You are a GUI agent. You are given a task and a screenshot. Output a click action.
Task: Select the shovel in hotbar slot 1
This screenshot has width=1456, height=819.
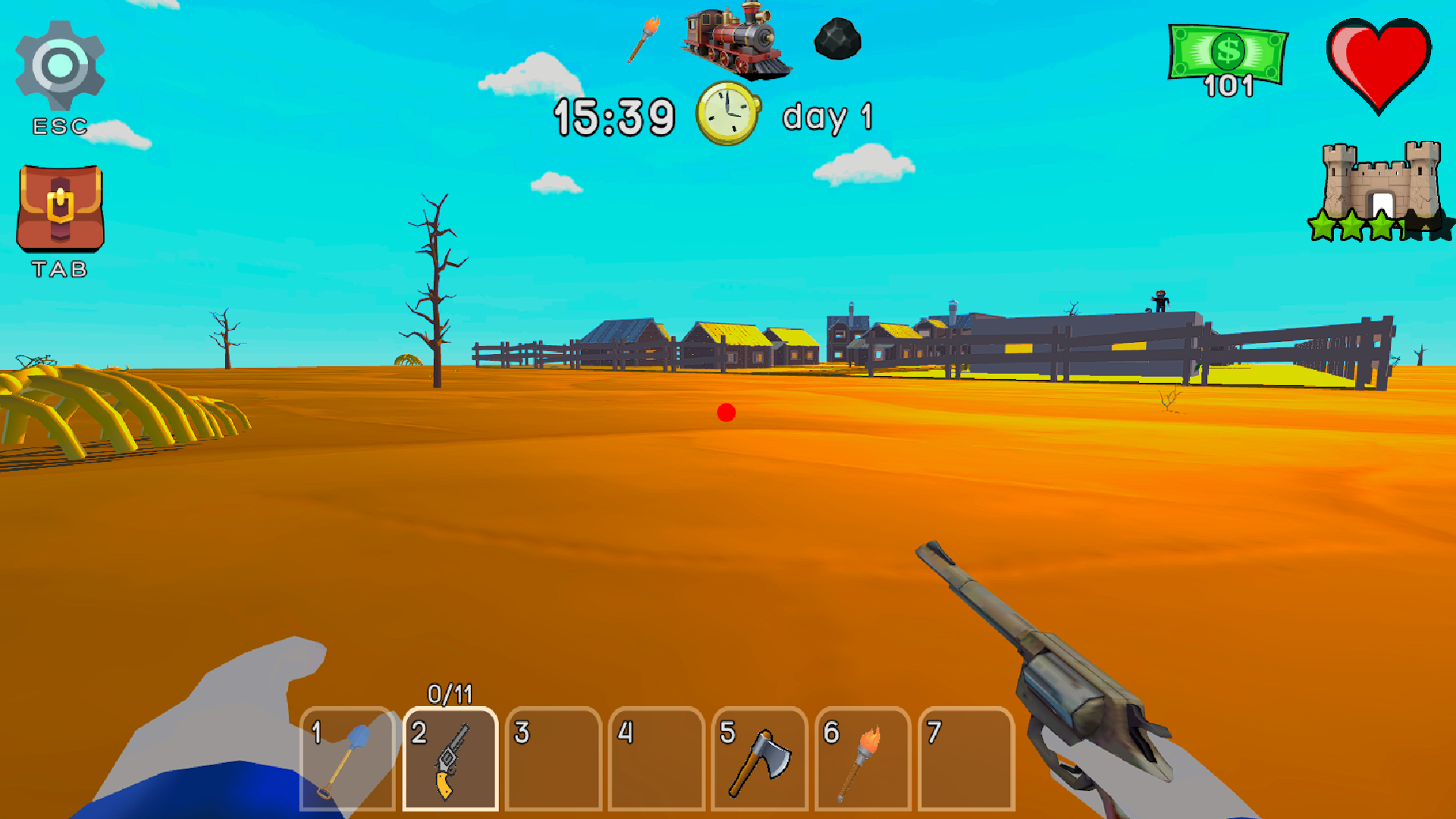pos(348,758)
